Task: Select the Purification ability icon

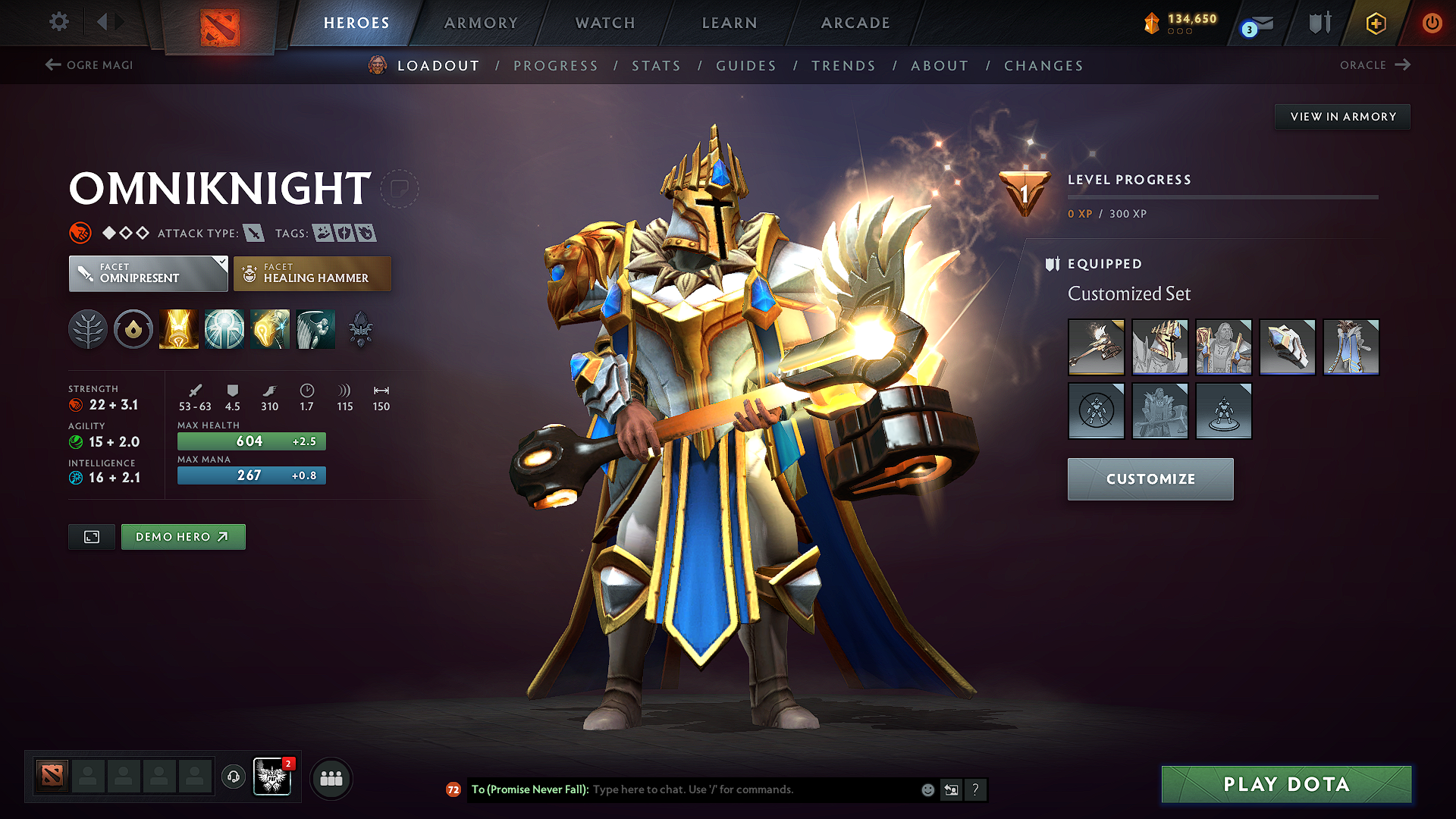Action: tap(179, 328)
